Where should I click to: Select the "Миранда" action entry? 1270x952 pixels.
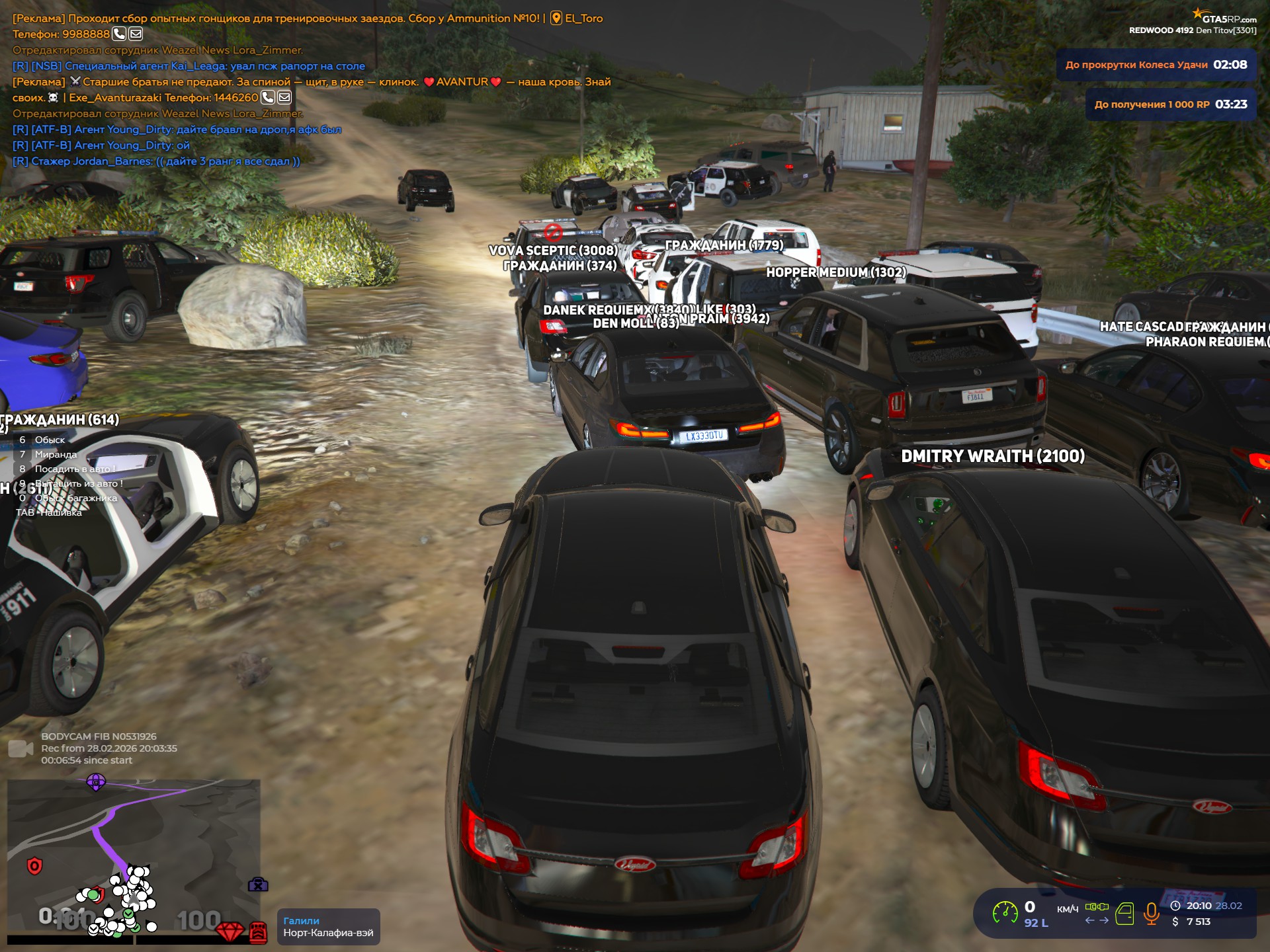56,455
